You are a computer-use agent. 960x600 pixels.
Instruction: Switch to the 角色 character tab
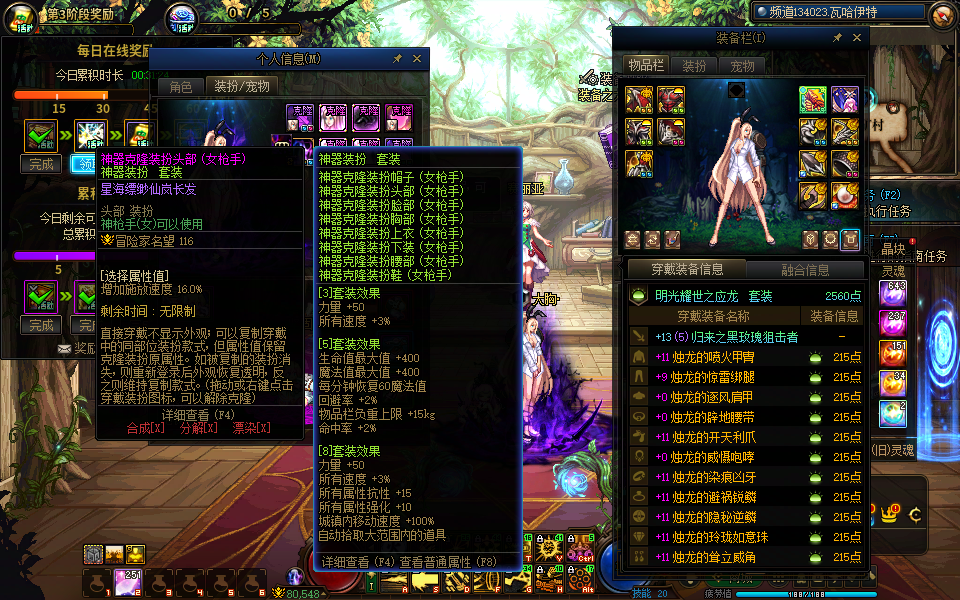coord(181,87)
